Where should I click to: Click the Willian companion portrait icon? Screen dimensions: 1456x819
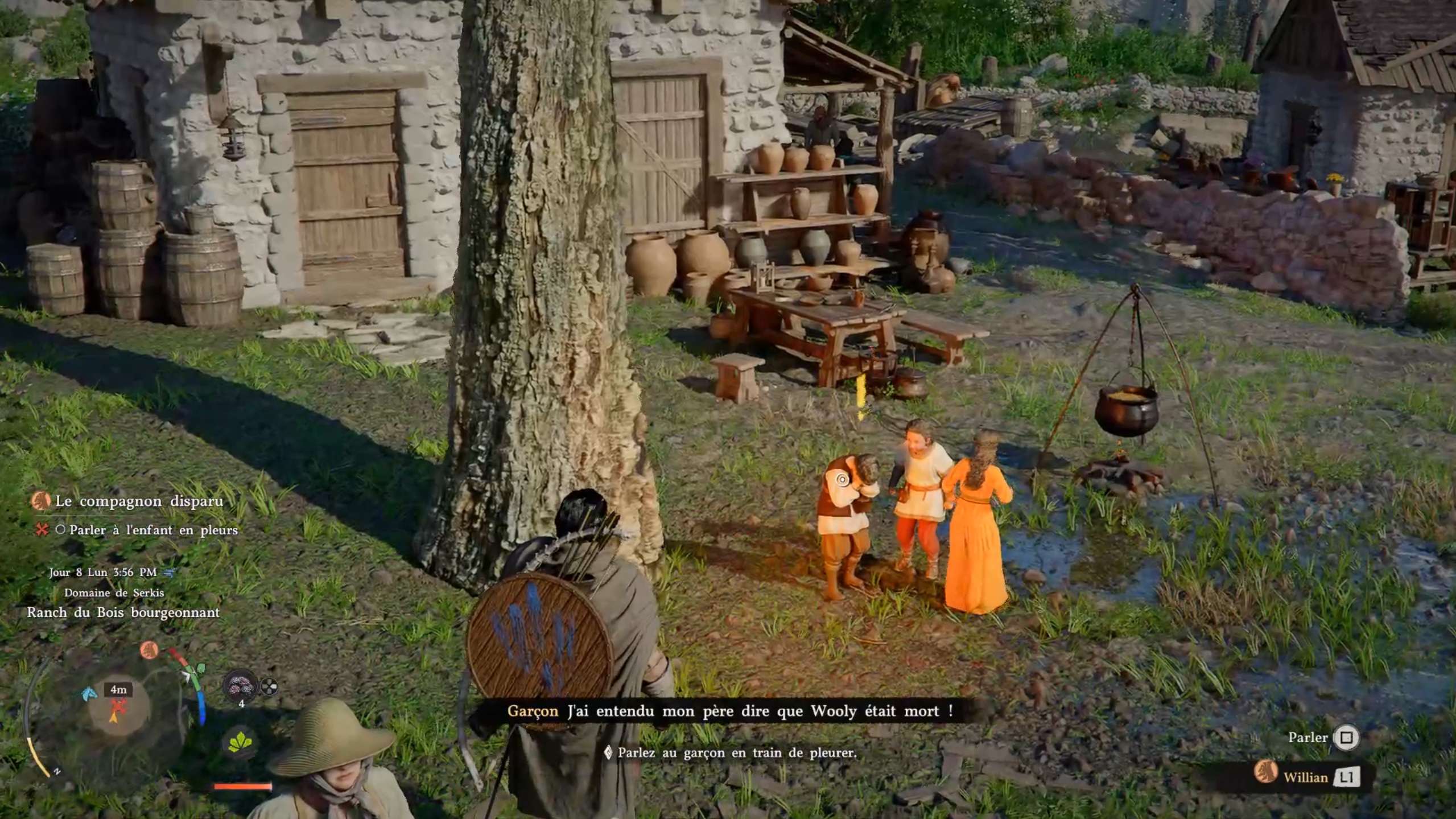pos(1265,772)
